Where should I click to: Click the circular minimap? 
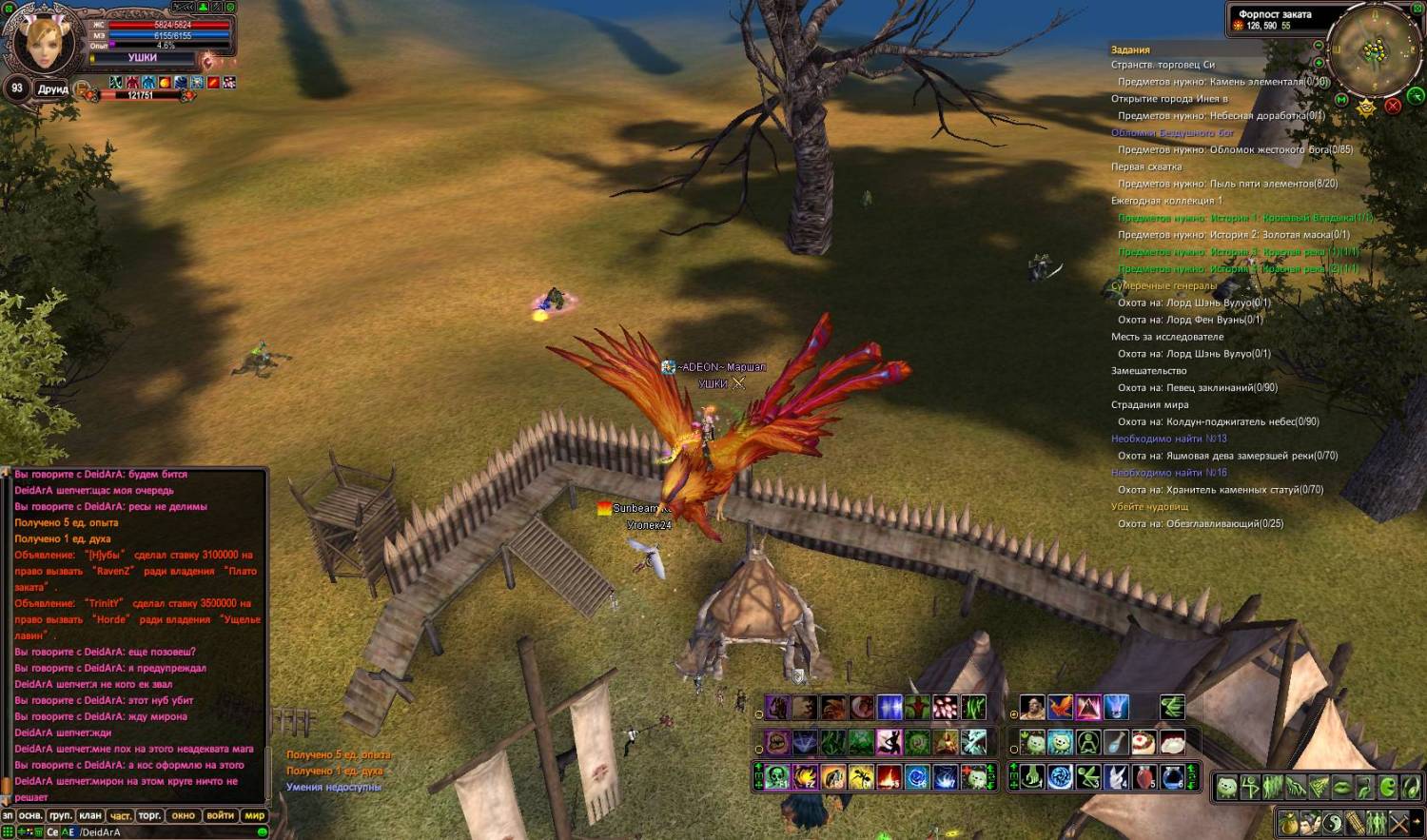pyautogui.click(x=1374, y=50)
